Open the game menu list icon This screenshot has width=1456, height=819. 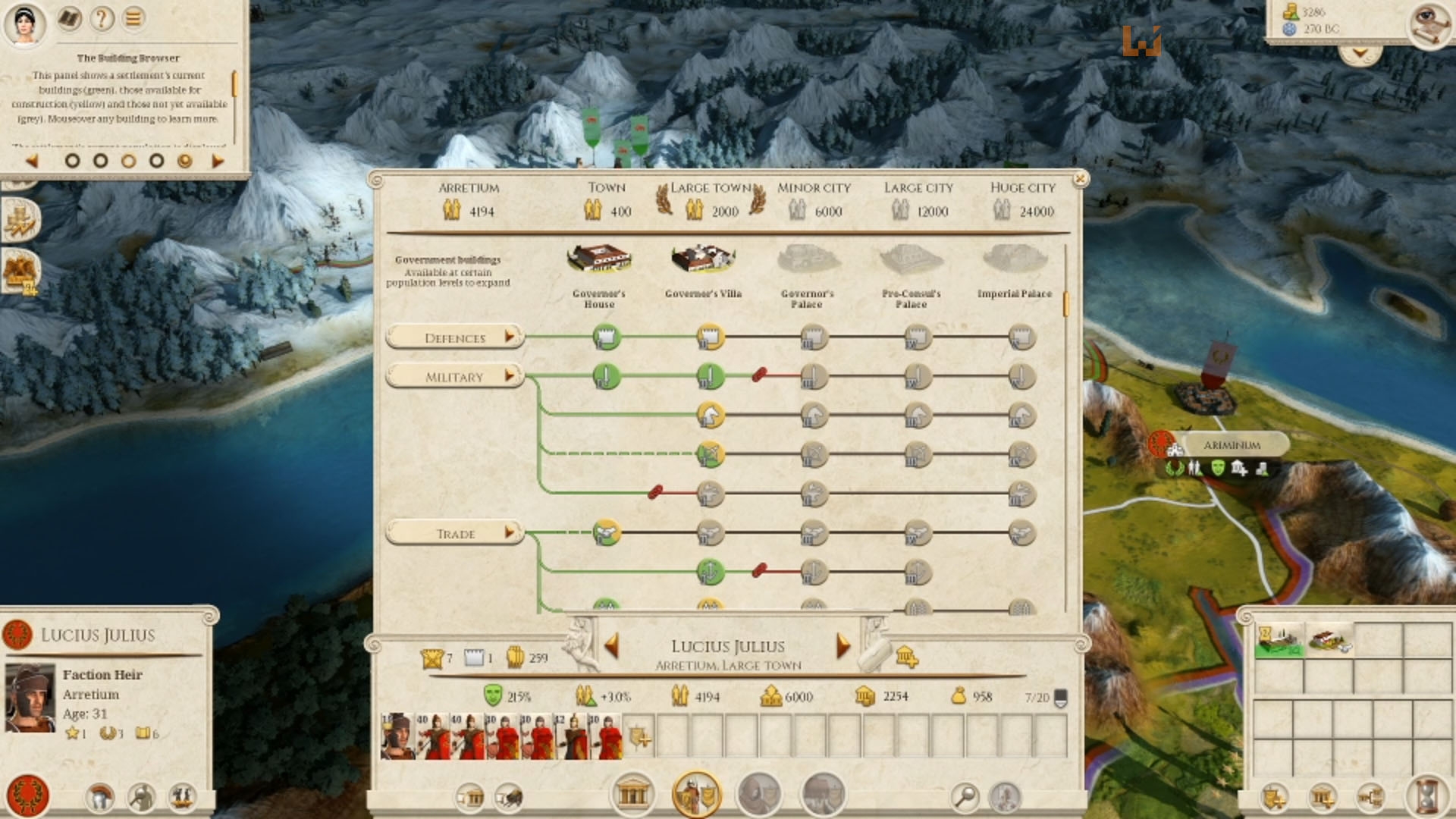(133, 18)
